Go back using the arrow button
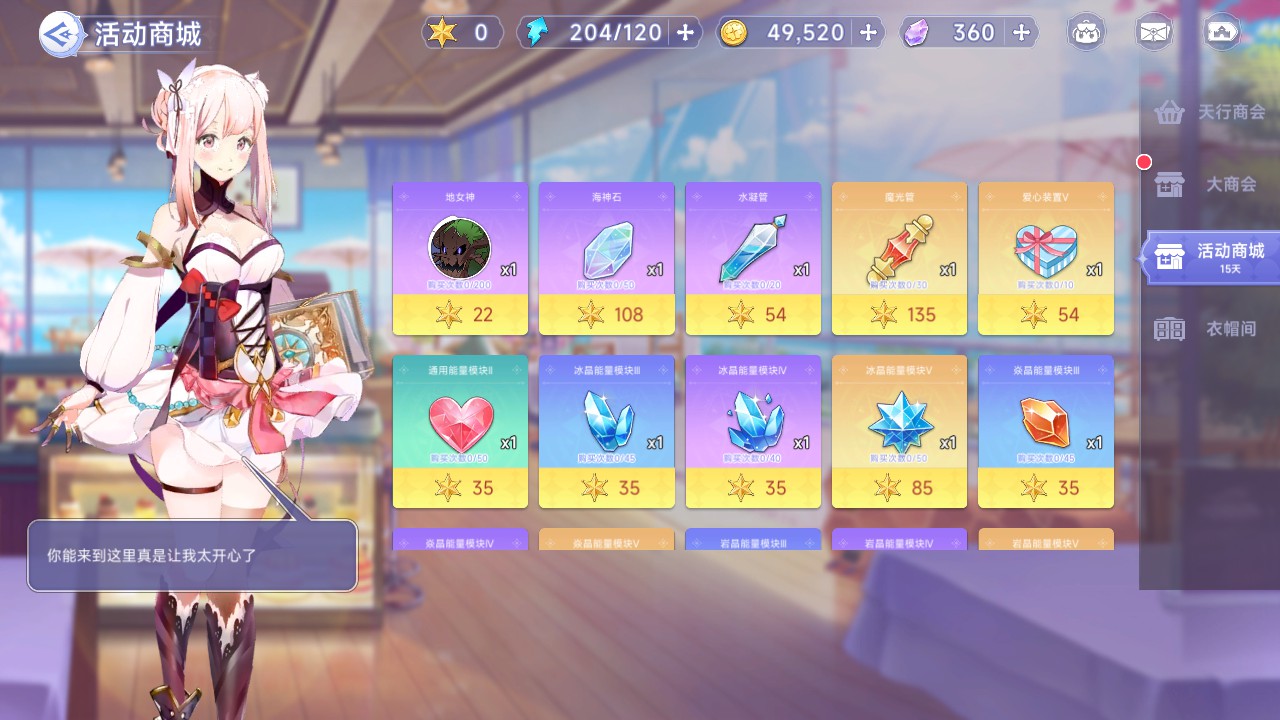This screenshot has height=720, width=1280. coord(59,34)
